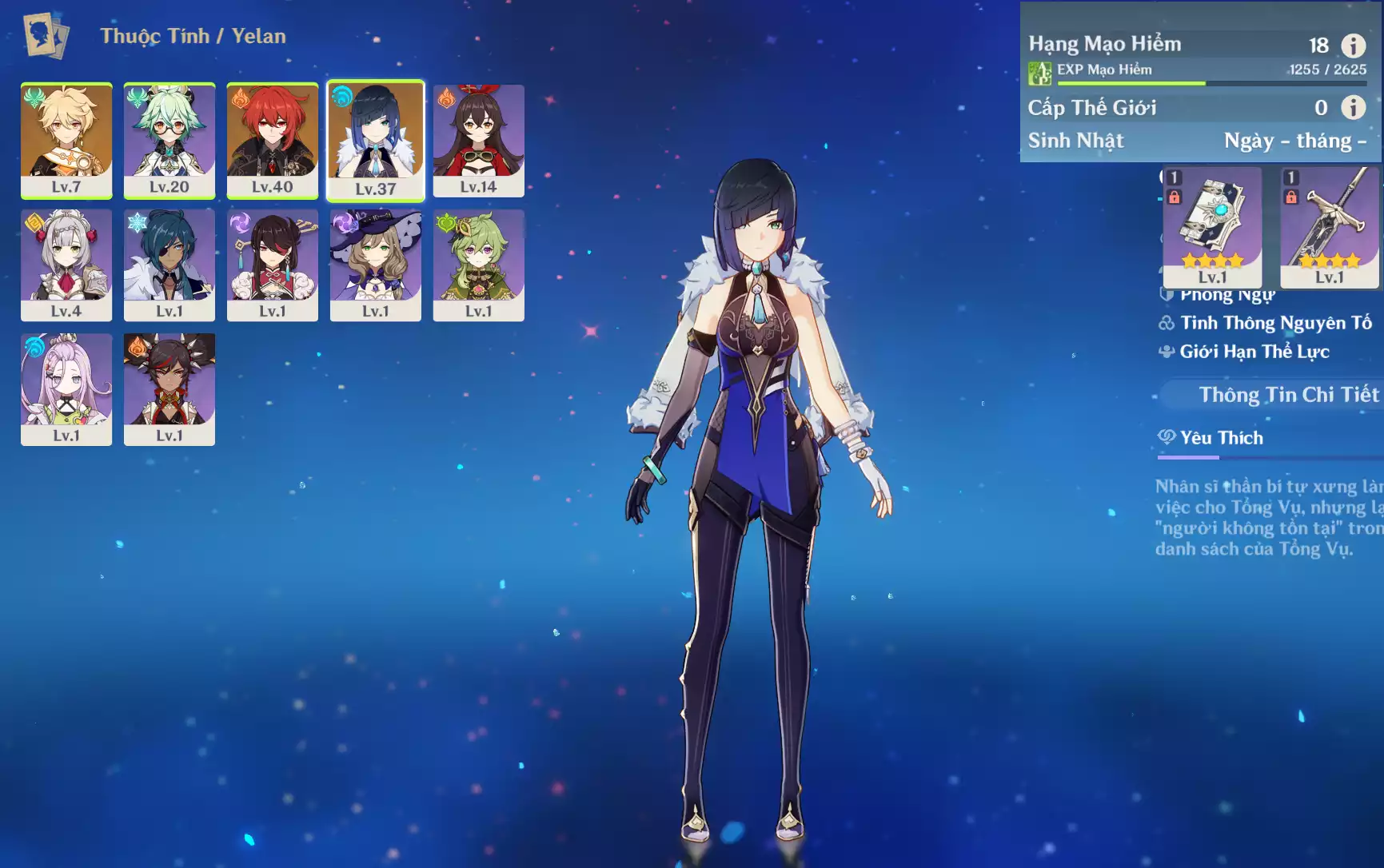1384x868 pixels.
Task: Click the character attributes icon beside Thuộc Tính
Action: coord(46,35)
